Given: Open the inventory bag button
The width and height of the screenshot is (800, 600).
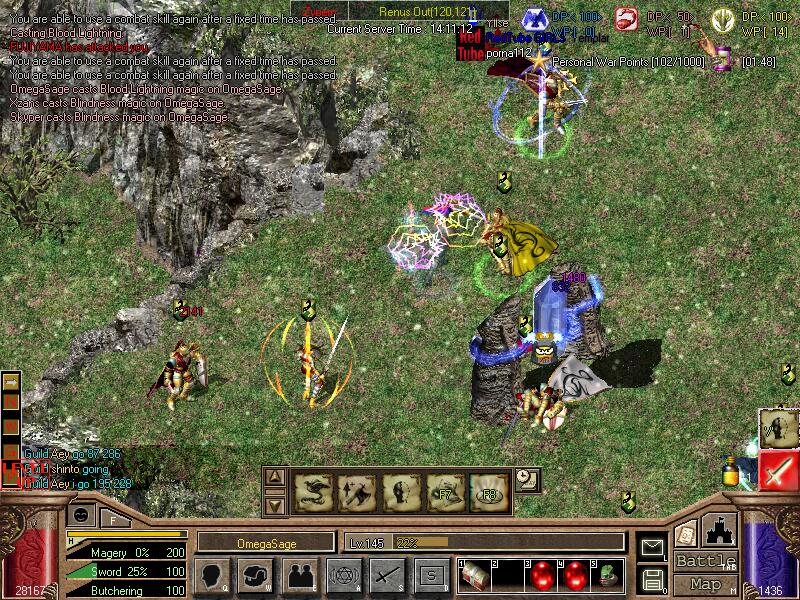Looking at the screenshot, I should coord(256,575).
